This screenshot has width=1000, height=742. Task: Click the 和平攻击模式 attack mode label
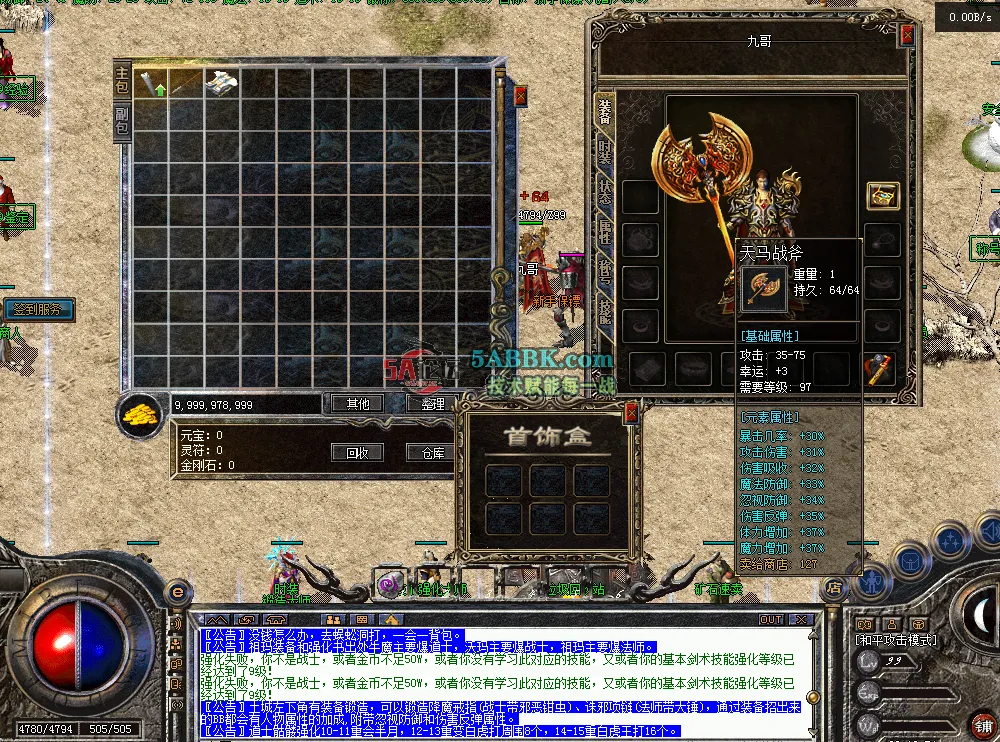(x=896, y=640)
